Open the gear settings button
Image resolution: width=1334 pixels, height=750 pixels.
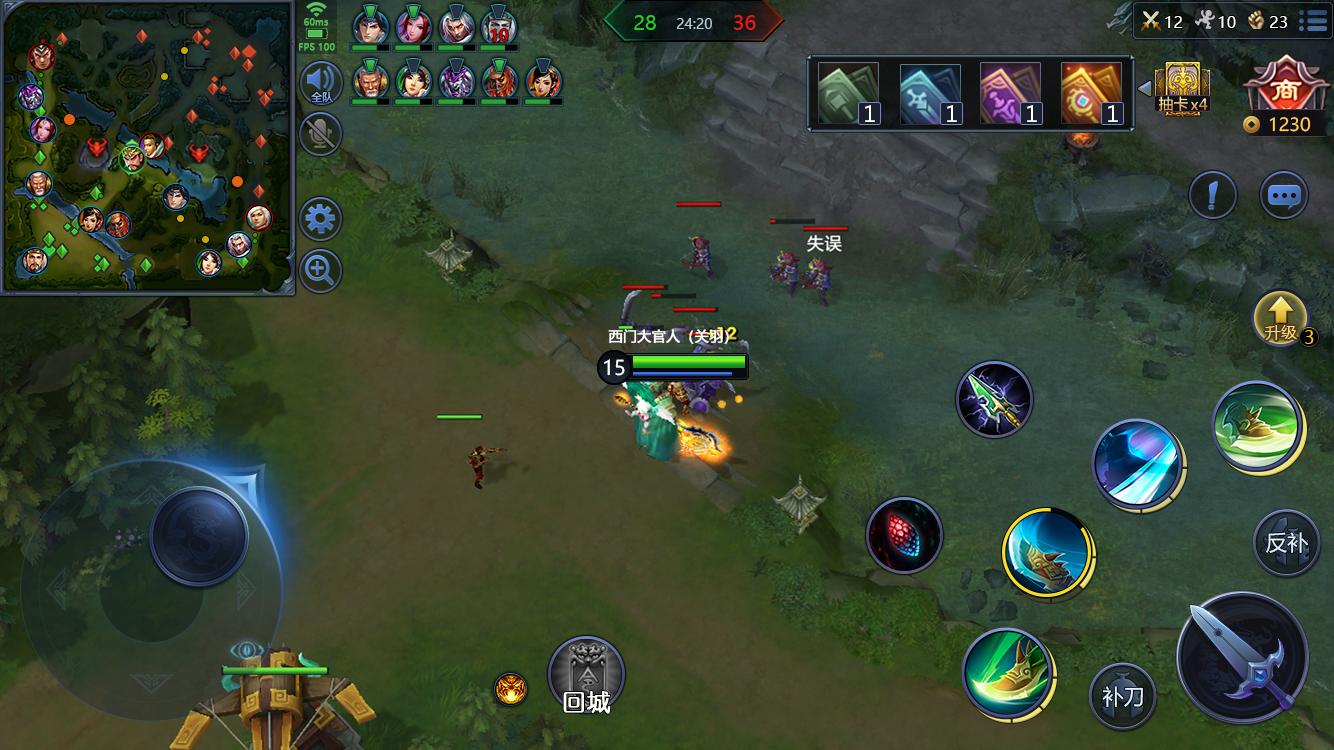[321, 219]
